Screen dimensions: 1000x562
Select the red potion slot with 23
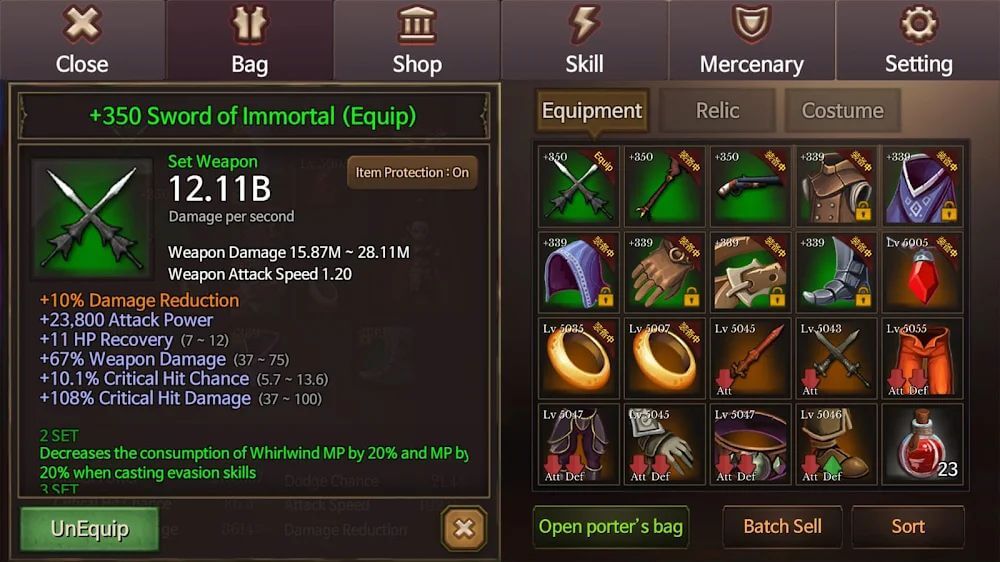922,444
